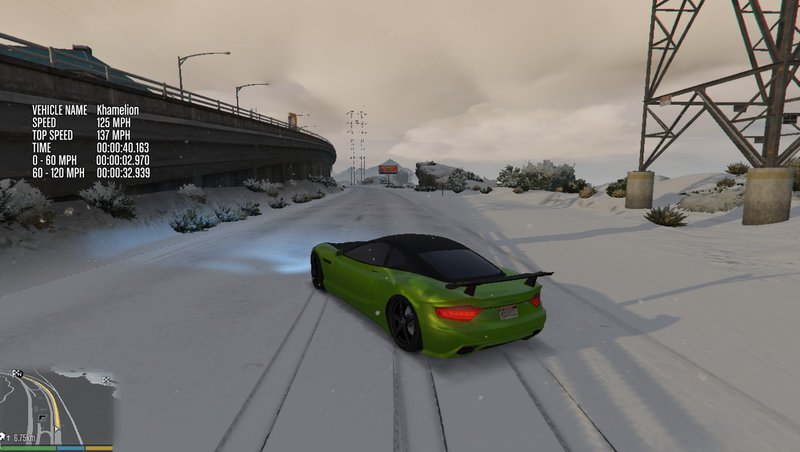This screenshot has width=800, height=452.
Task: Click the minimap radar
Action: (57, 406)
